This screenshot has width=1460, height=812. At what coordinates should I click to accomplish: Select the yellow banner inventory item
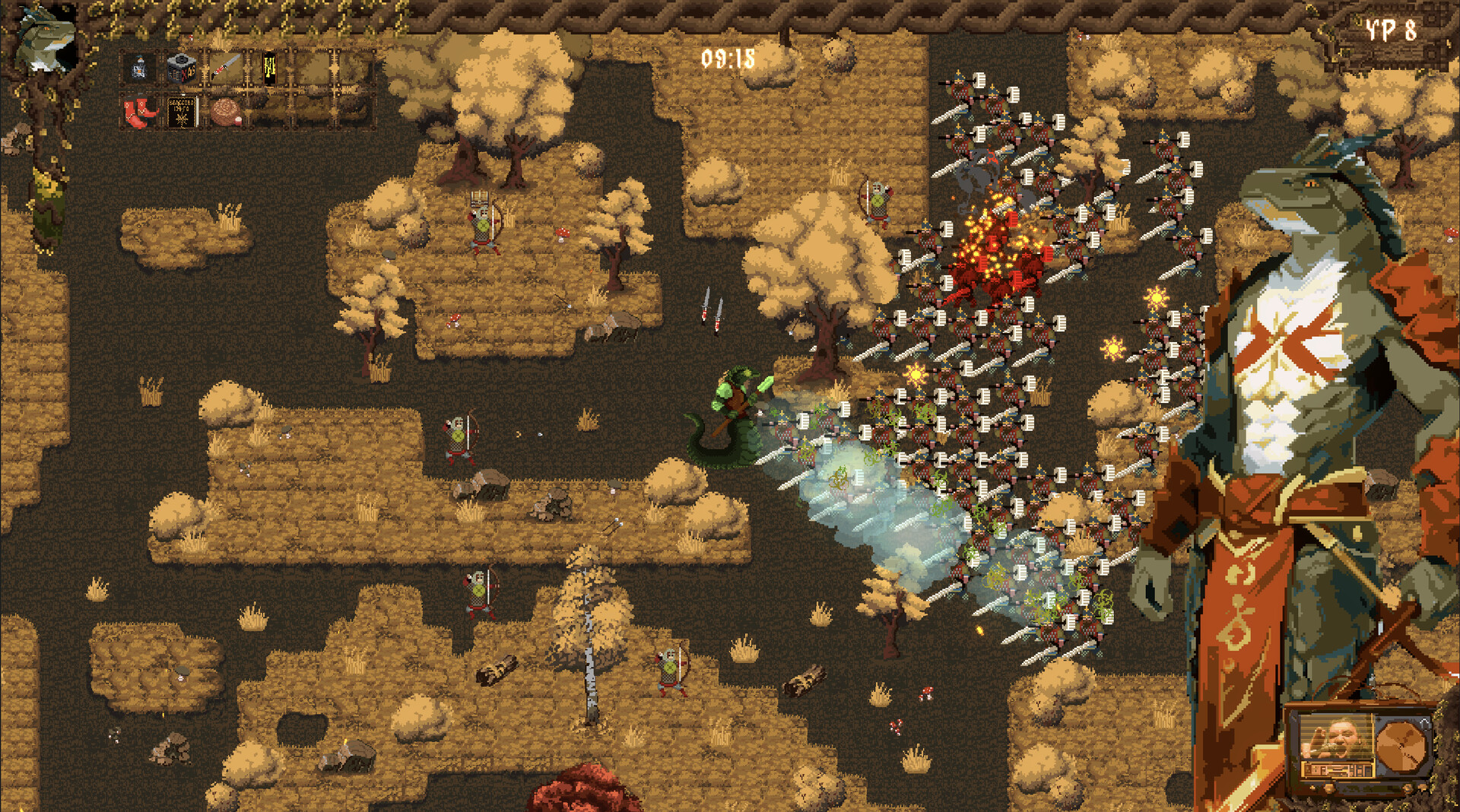click(269, 68)
